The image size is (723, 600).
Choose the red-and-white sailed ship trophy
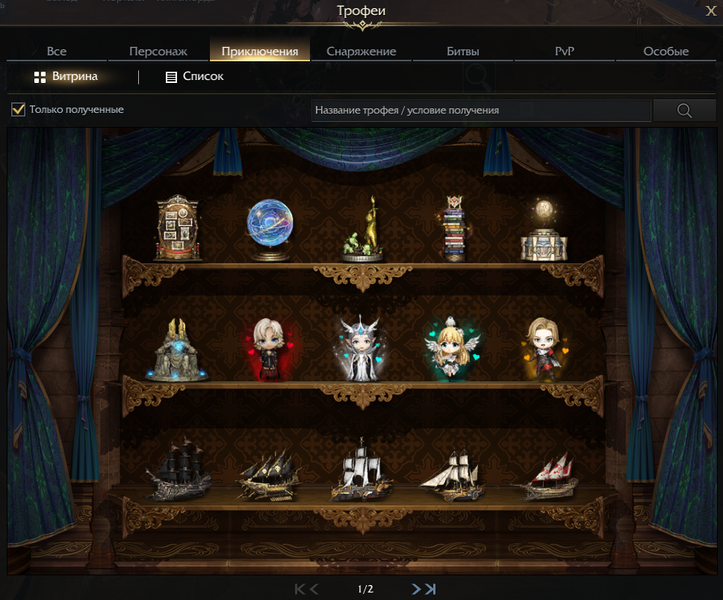pos(545,473)
